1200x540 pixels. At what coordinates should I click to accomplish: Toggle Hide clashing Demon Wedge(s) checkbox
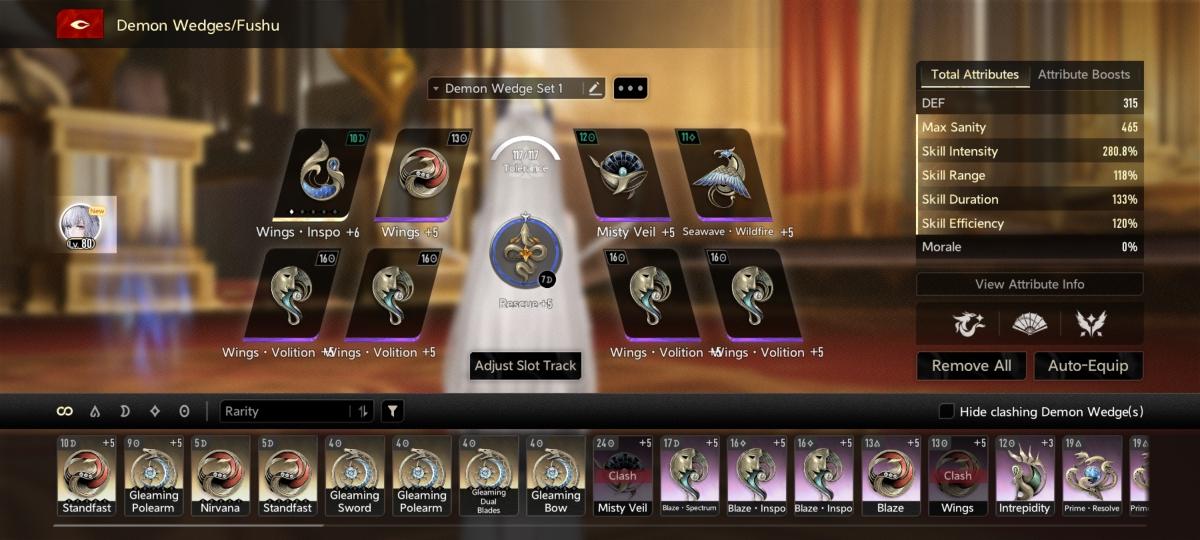click(946, 412)
